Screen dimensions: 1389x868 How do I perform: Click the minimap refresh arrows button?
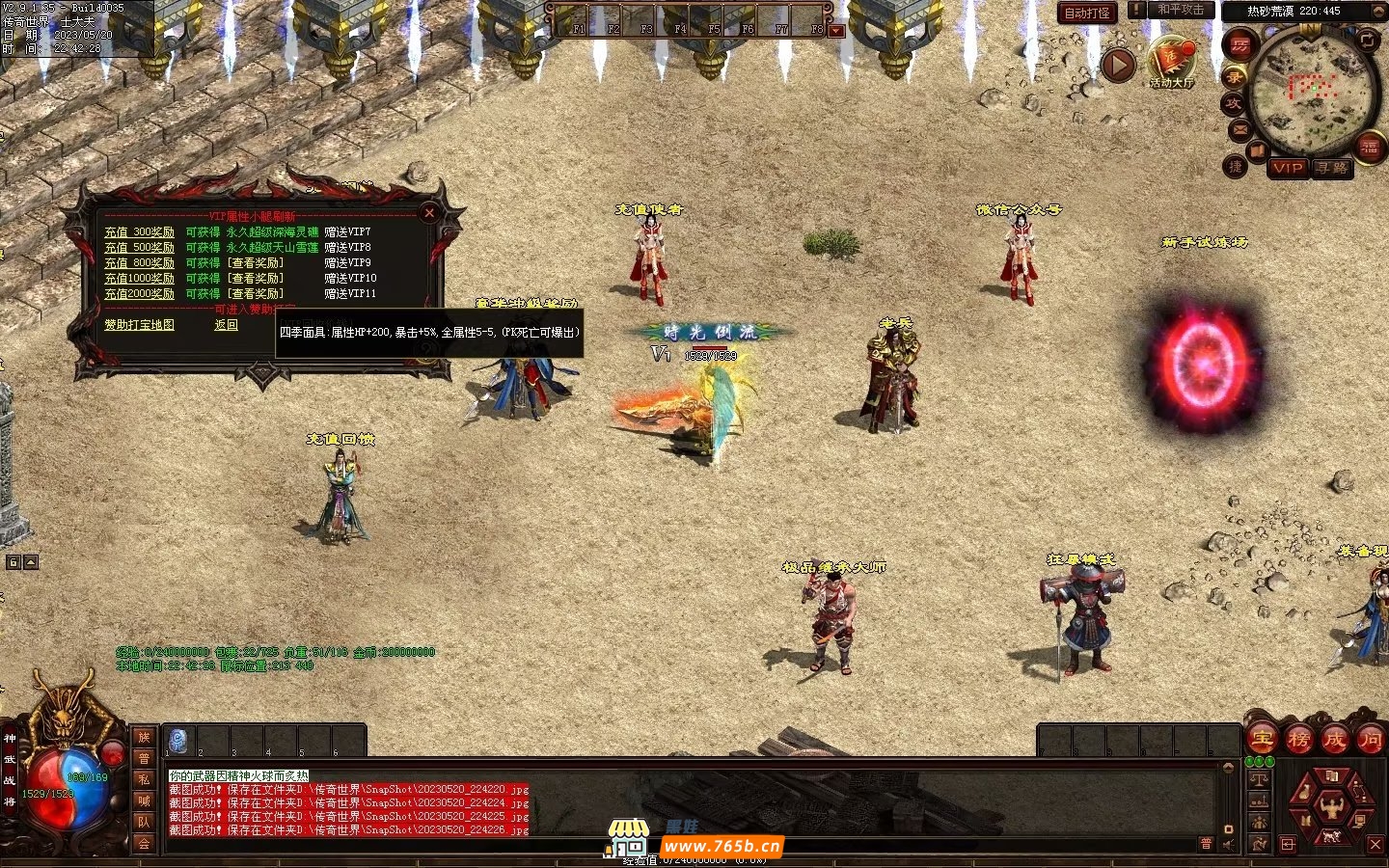pos(1368,41)
